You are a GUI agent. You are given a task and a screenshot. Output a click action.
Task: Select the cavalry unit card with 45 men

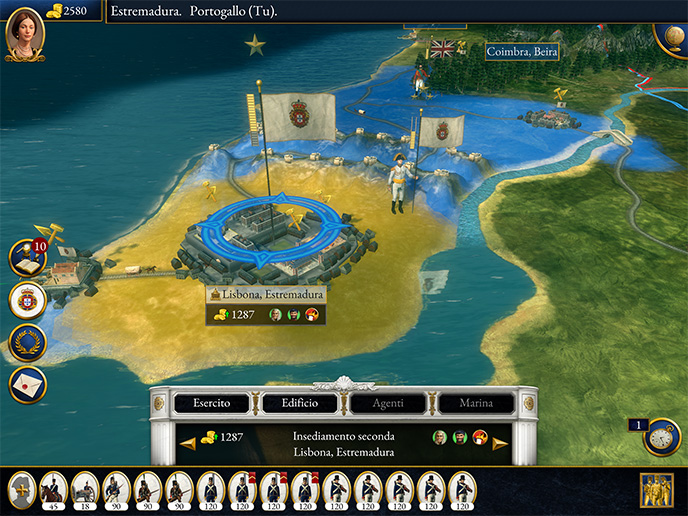tap(53, 489)
